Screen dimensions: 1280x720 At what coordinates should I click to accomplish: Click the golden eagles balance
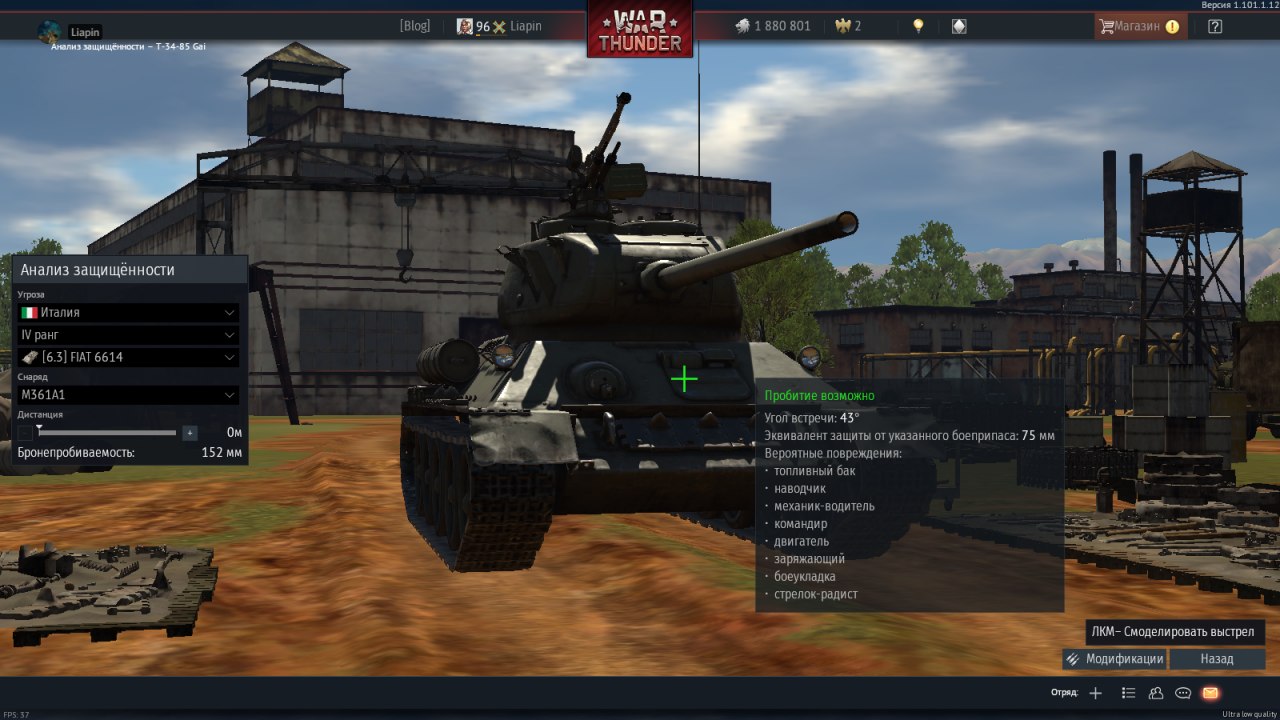click(x=851, y=26)
